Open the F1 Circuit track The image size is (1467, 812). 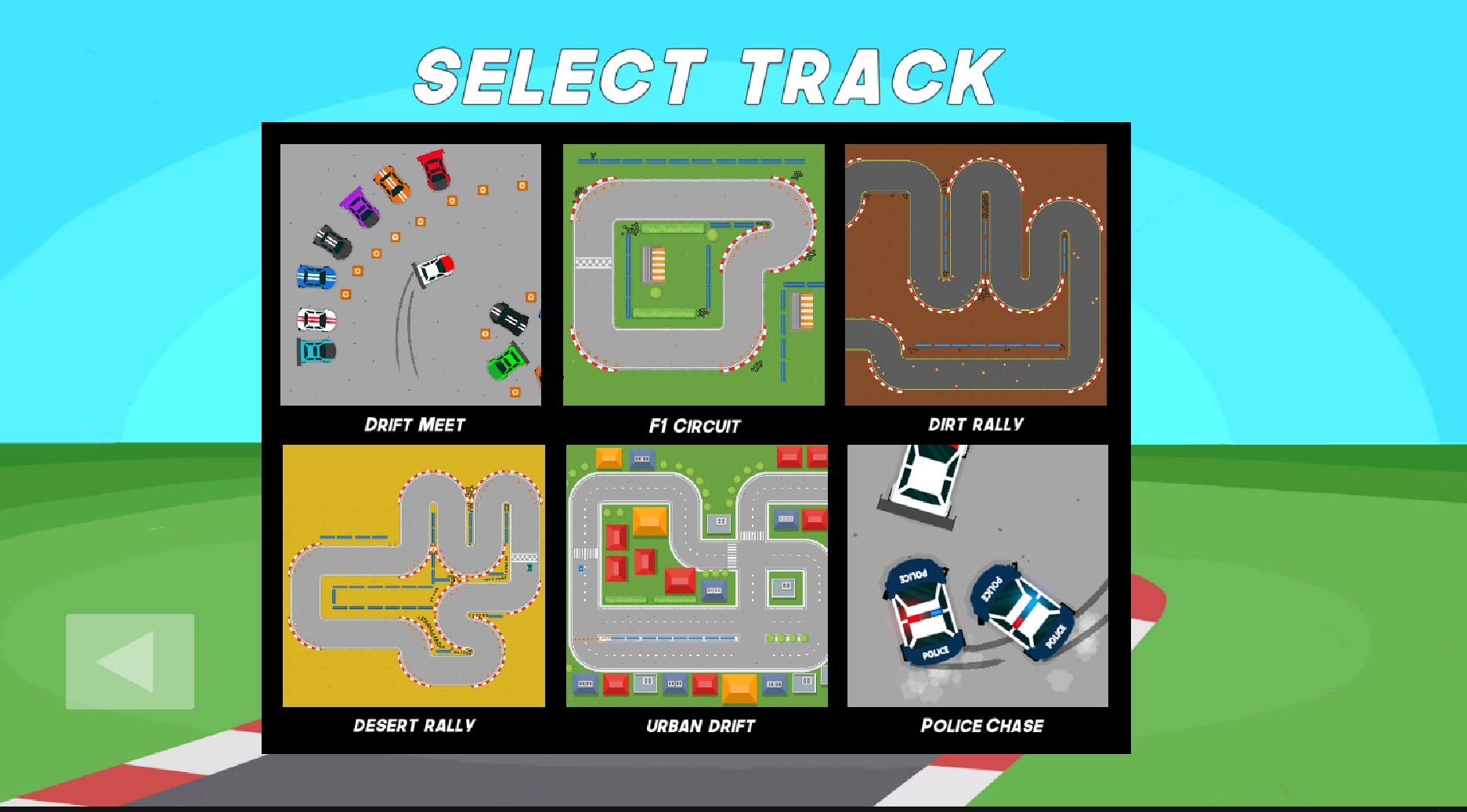[693, 274]
